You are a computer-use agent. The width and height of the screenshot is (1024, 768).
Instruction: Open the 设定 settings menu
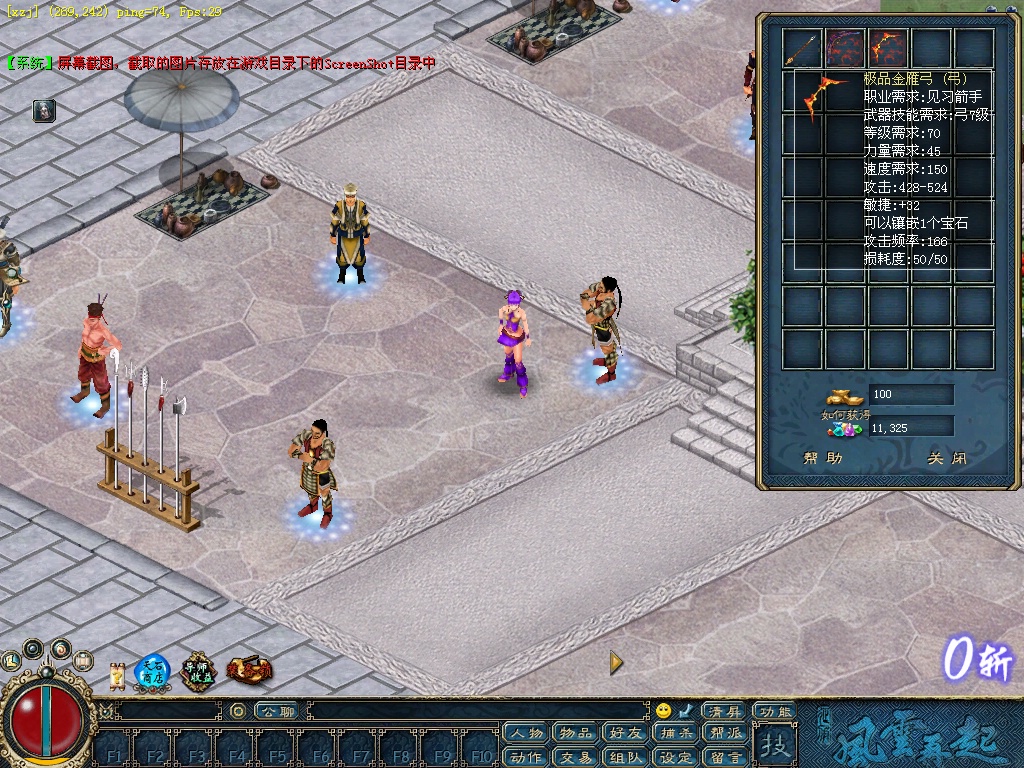tap(676, 757)
